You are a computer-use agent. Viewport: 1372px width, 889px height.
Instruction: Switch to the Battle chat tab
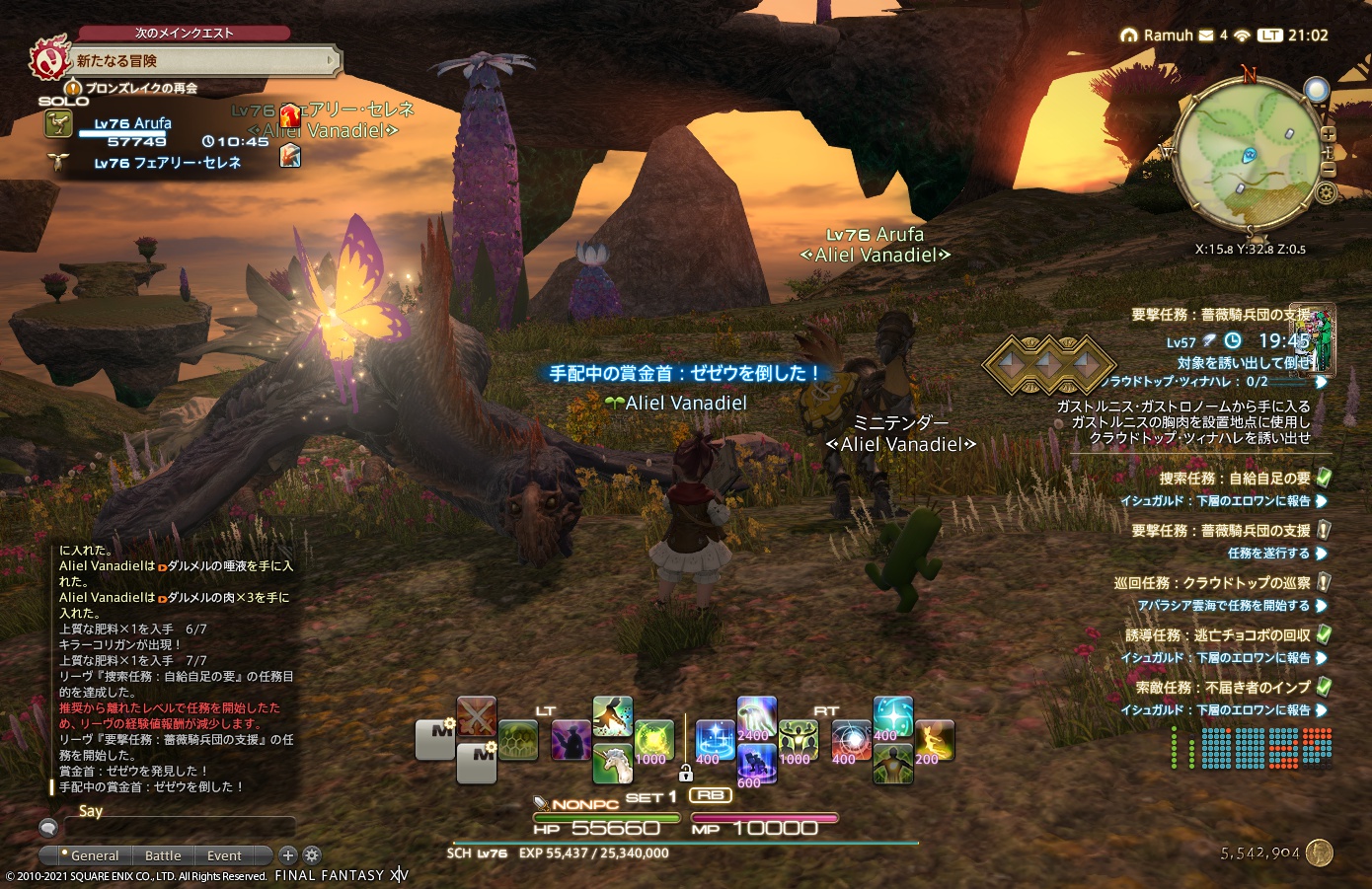[x=162, y=855]
